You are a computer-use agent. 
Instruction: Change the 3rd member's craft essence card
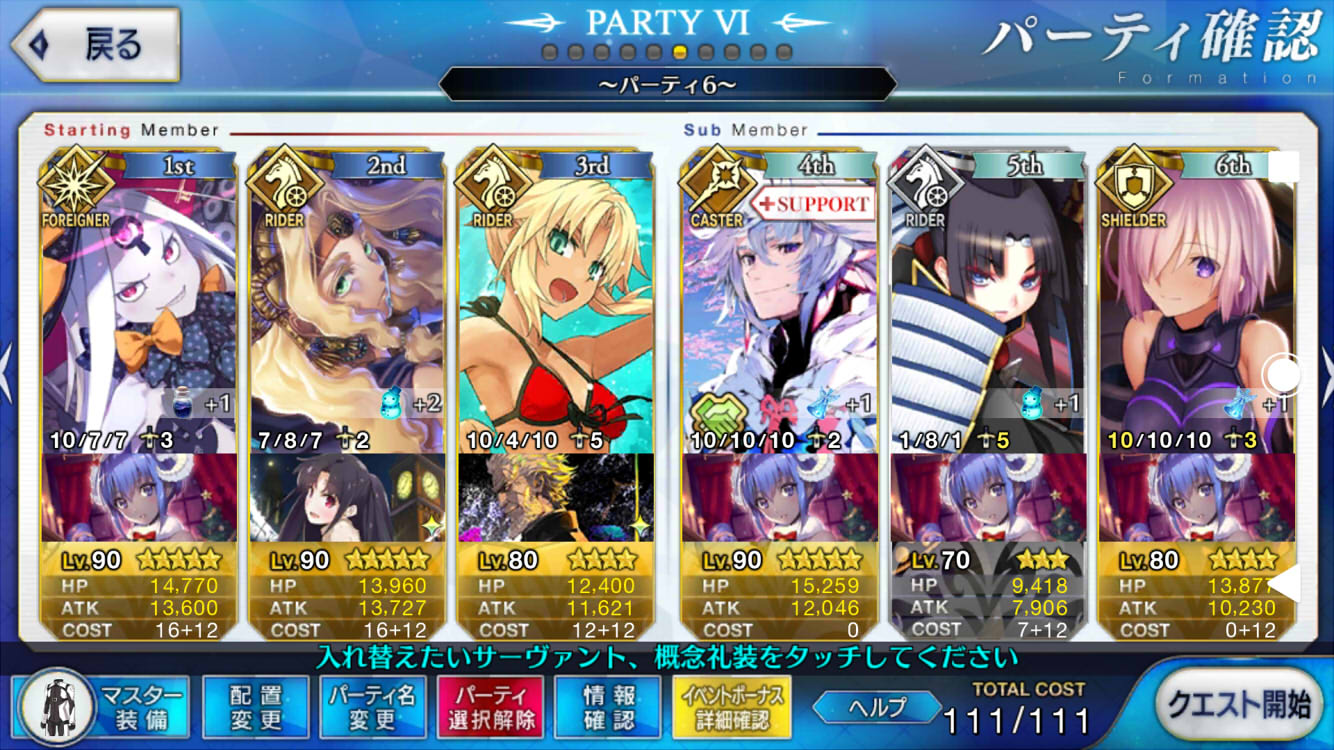[x=555, y=497]
